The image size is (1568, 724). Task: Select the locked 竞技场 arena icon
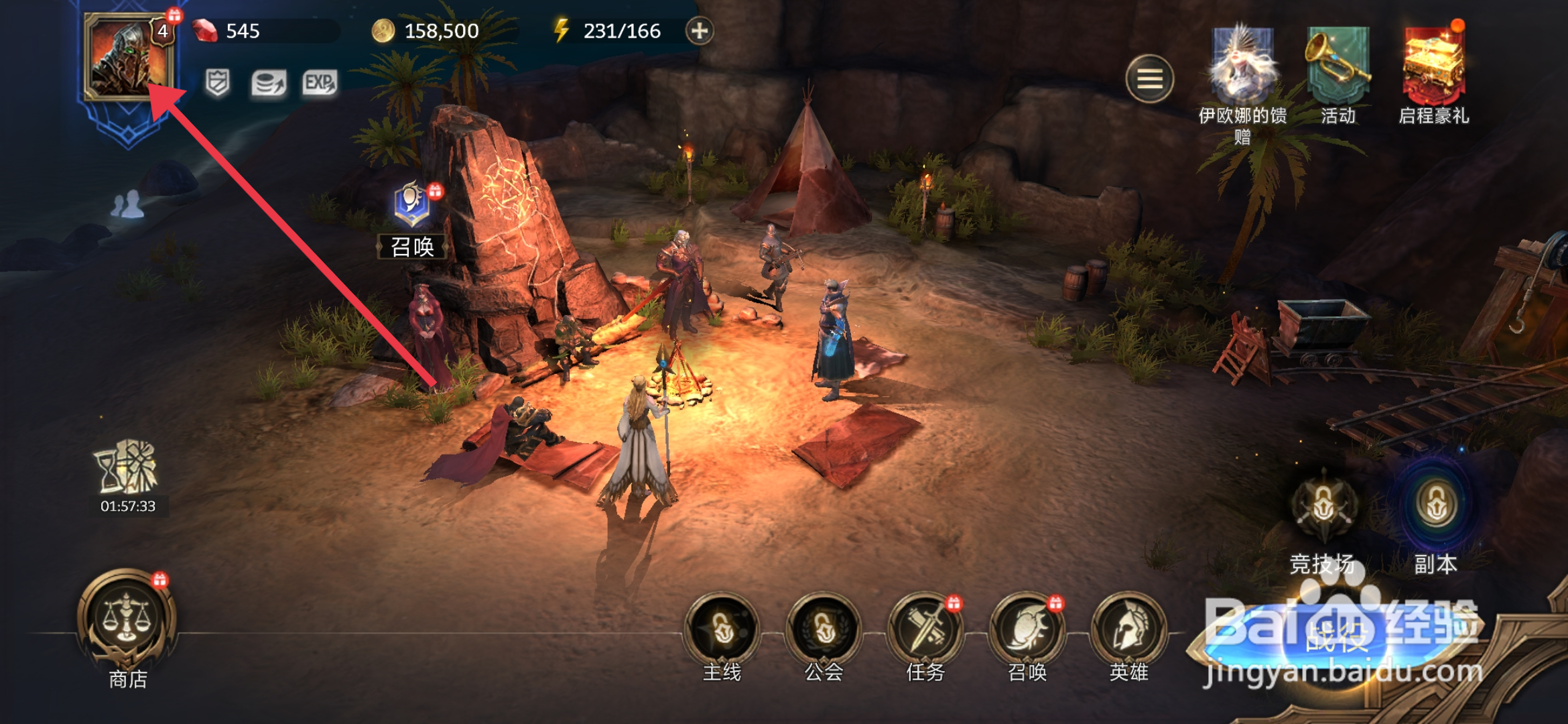coord(1323,506)
